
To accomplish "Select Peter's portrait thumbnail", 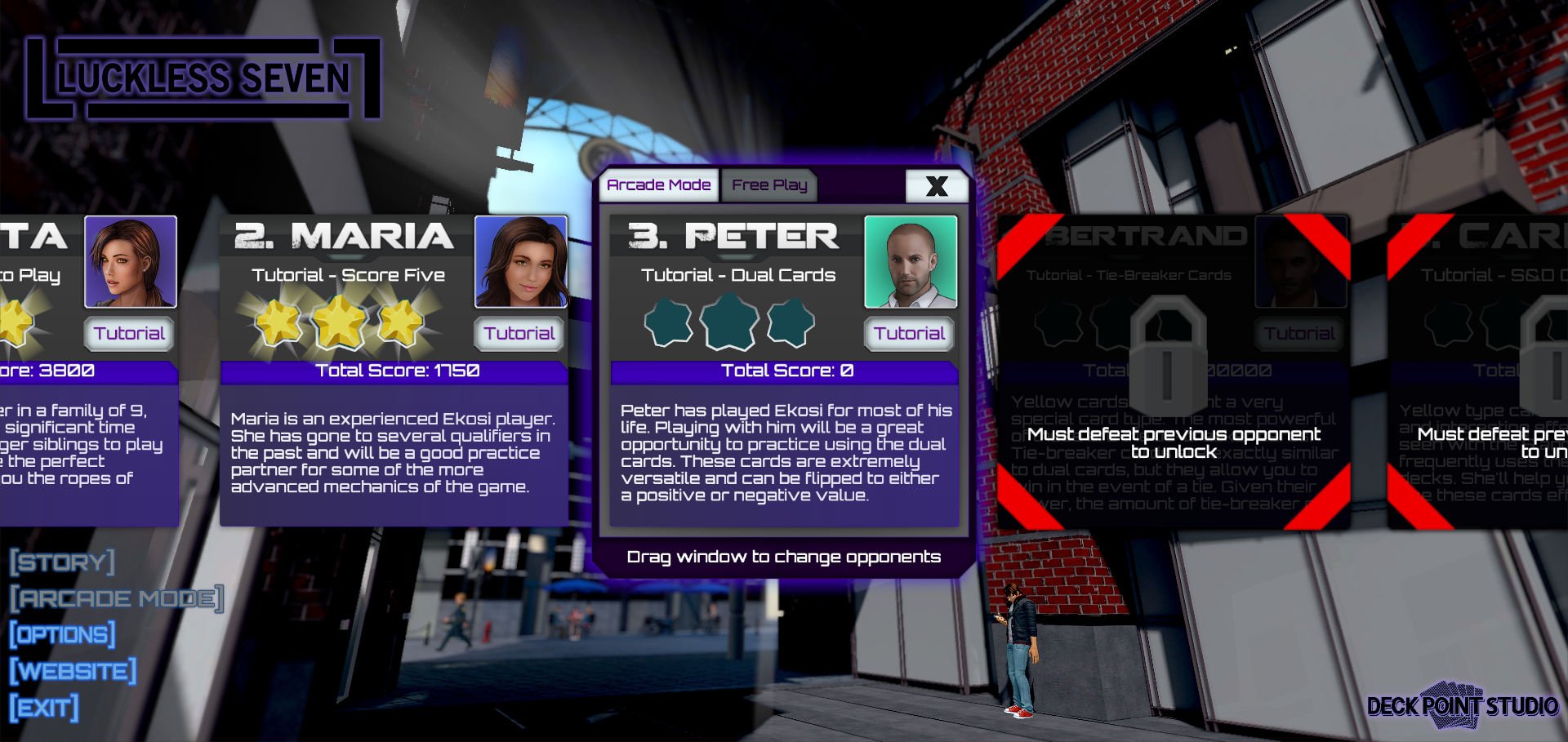I will (x=910, y=262).
